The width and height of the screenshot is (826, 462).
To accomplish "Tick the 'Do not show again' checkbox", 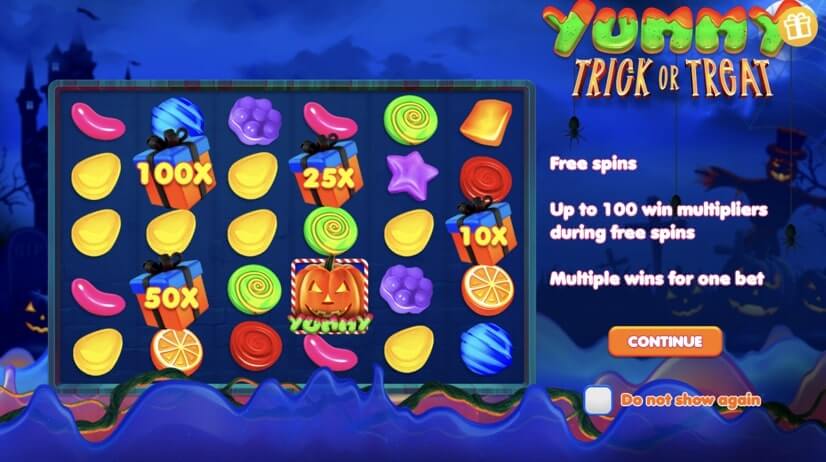I will pyautogui.click(x=598, y=400).
